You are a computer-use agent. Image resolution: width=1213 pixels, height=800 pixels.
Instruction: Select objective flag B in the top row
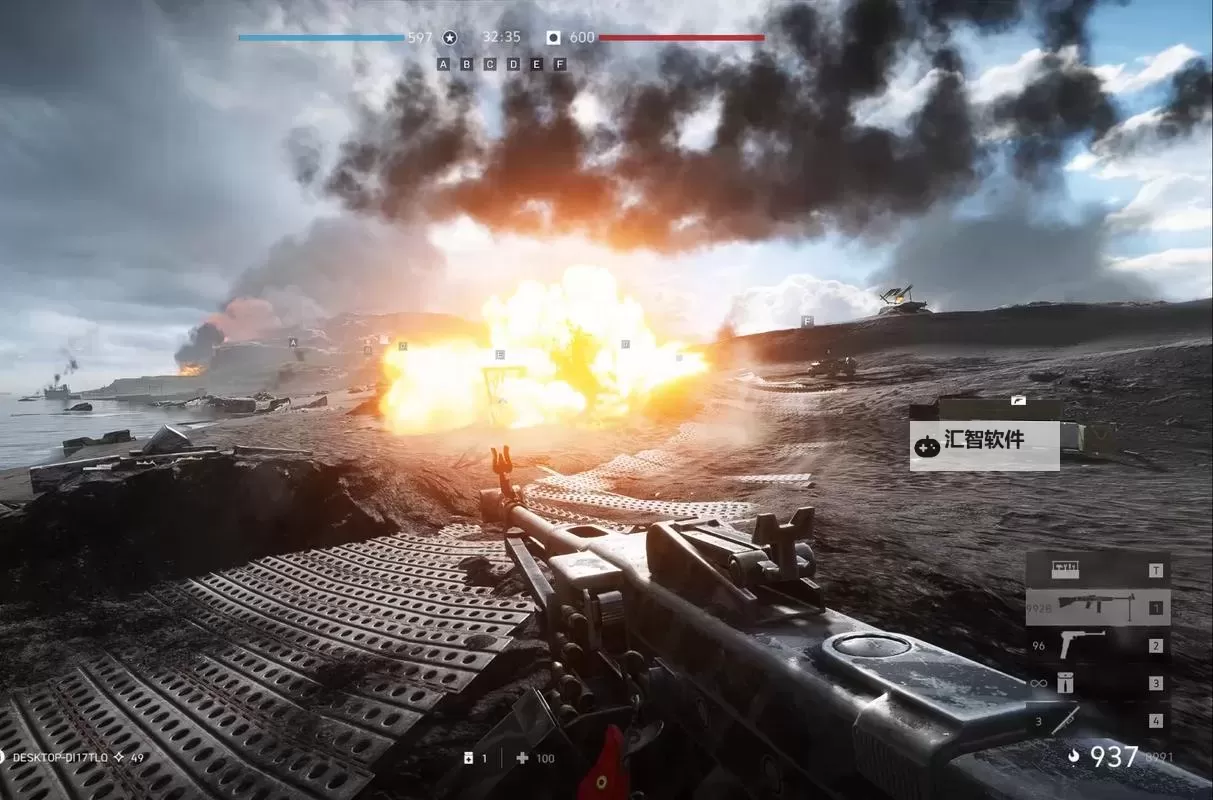point(467,64)
